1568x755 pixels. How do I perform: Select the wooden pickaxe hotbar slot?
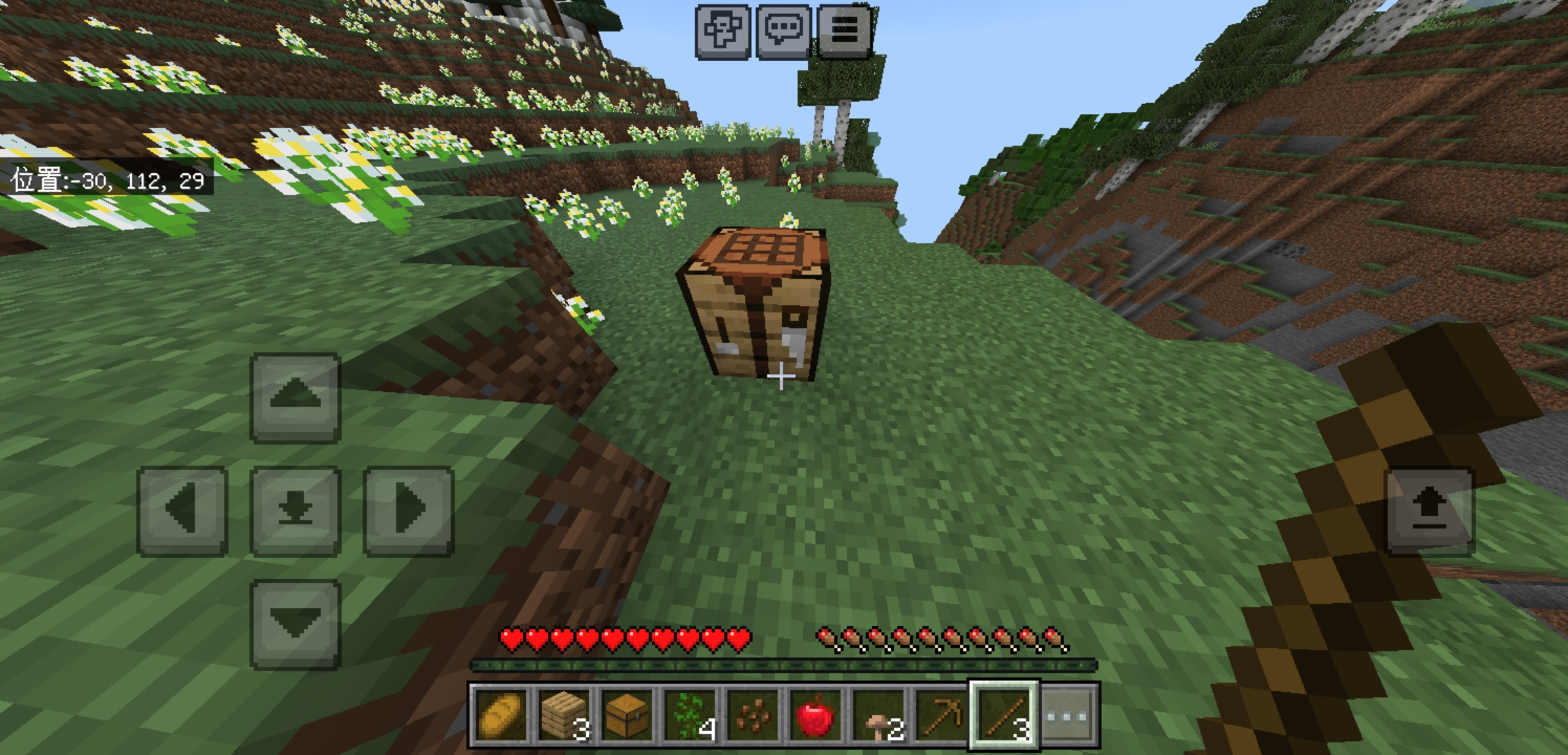tap(940, 715)
